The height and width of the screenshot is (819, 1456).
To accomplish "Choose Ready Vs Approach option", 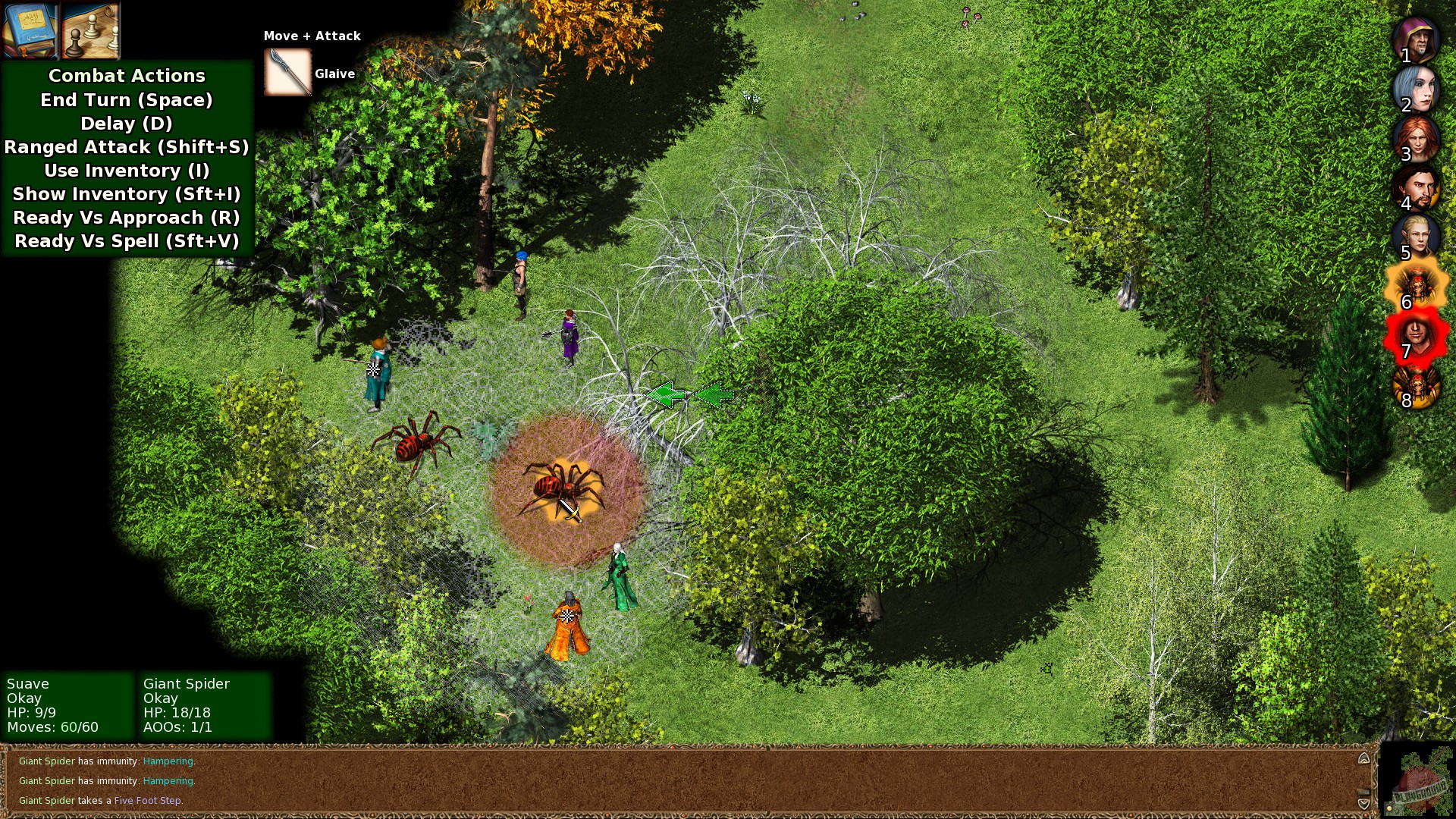I will click(x=126, y=218).
